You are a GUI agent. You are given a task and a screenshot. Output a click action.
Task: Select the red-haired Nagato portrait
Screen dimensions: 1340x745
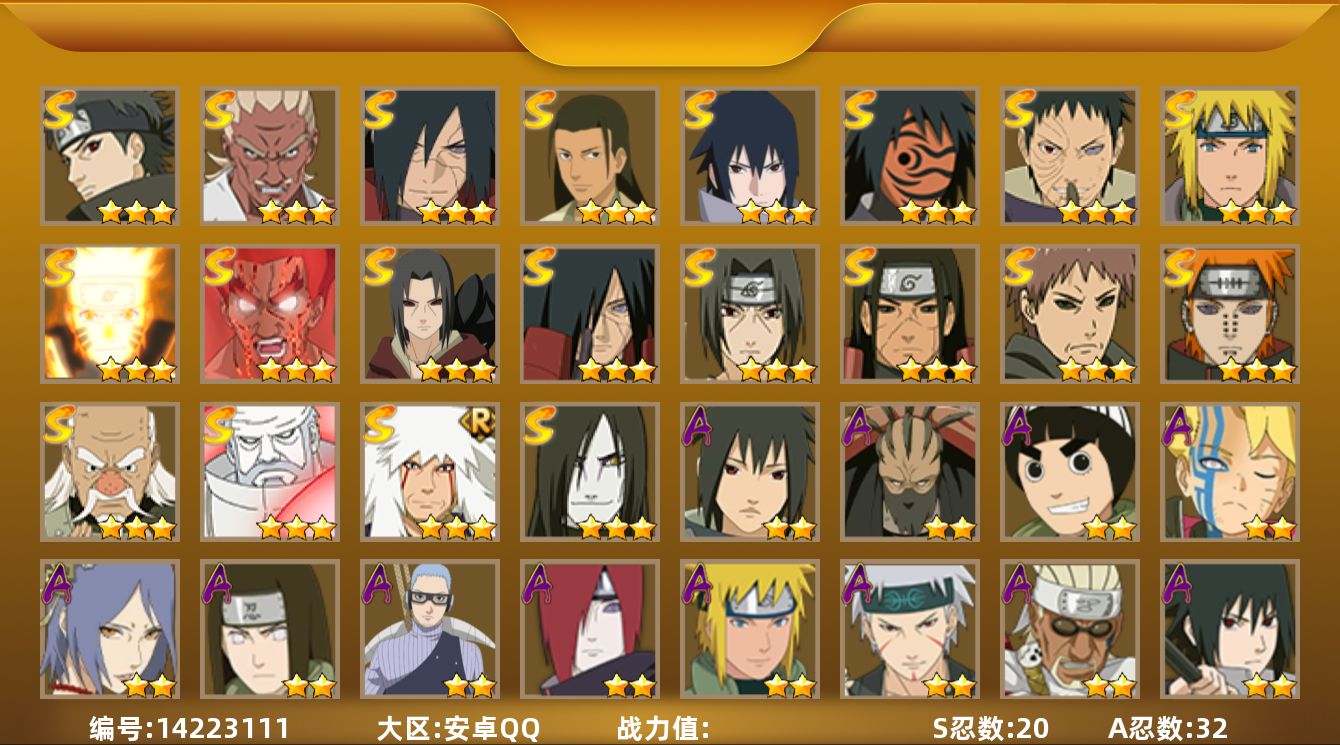pyautogui.click(x=589, y=629)
